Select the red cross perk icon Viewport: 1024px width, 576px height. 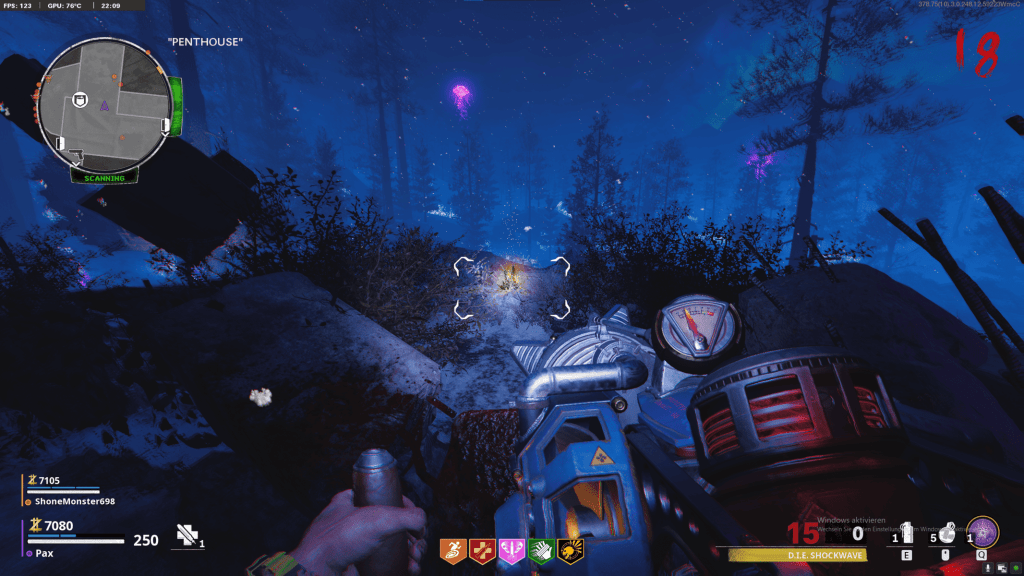[481, 550]
